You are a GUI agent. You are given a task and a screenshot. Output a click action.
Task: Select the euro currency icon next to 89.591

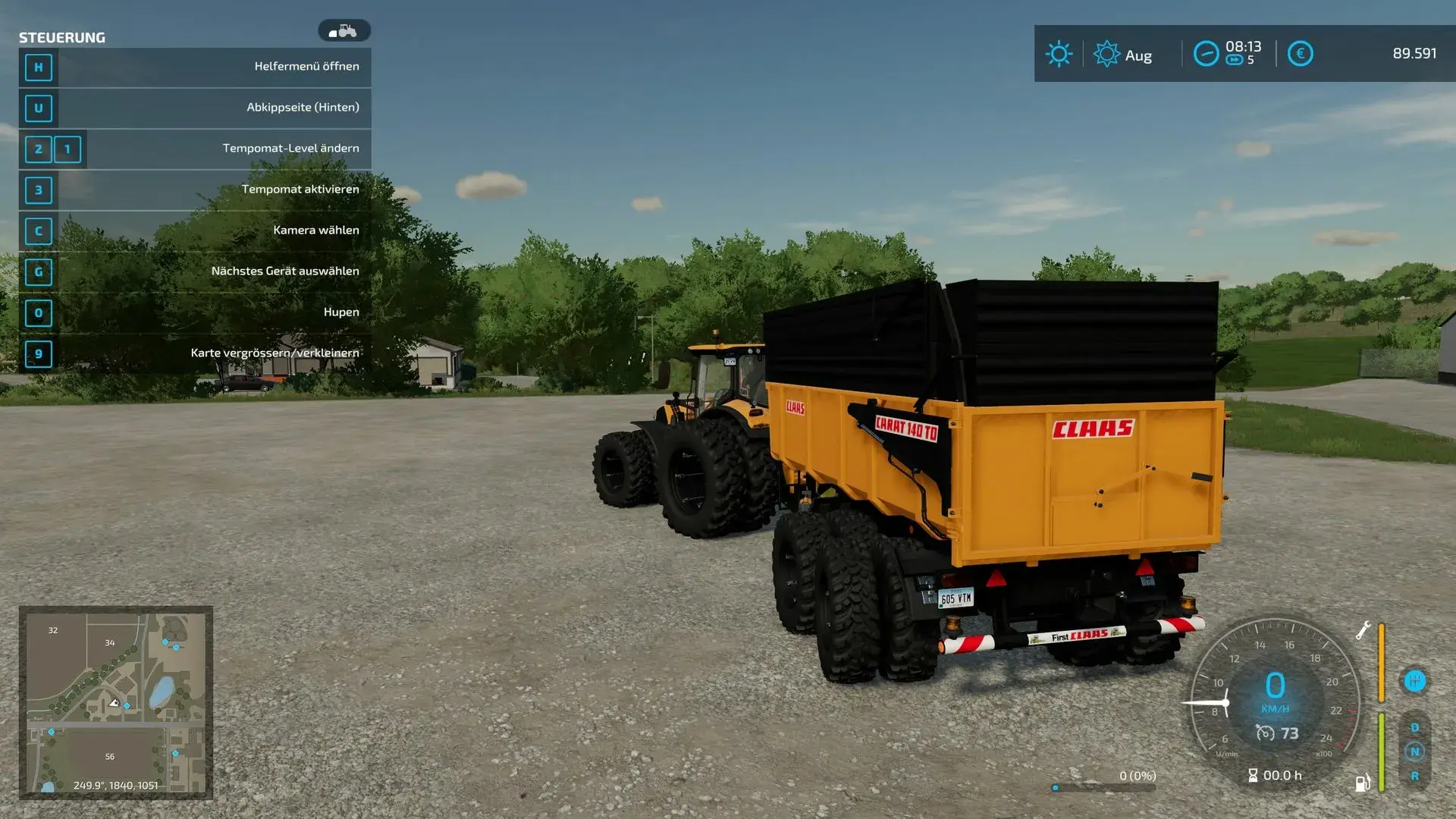(x=1299, y=54)
